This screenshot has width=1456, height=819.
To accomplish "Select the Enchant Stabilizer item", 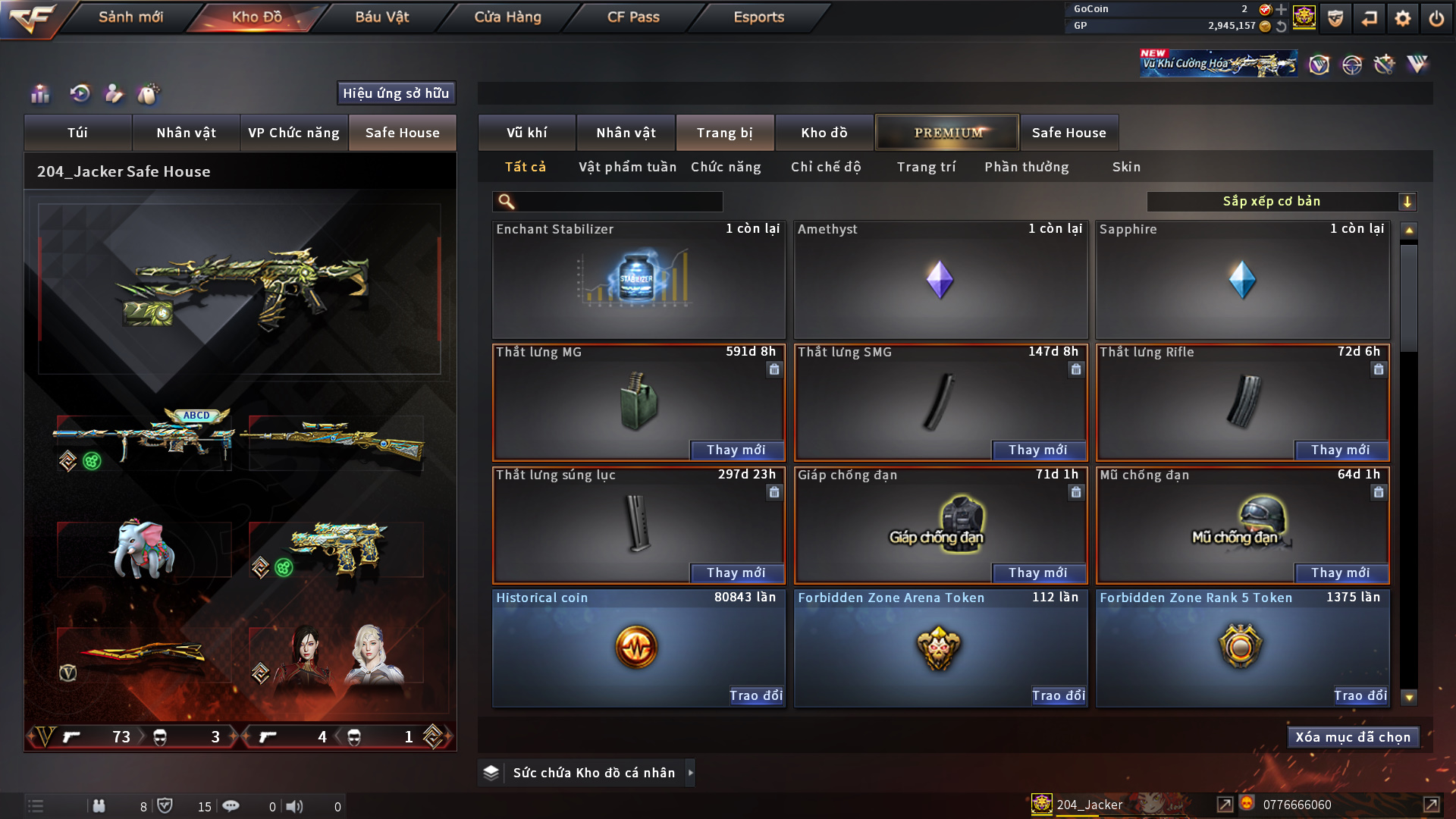I will coord(638,281).
